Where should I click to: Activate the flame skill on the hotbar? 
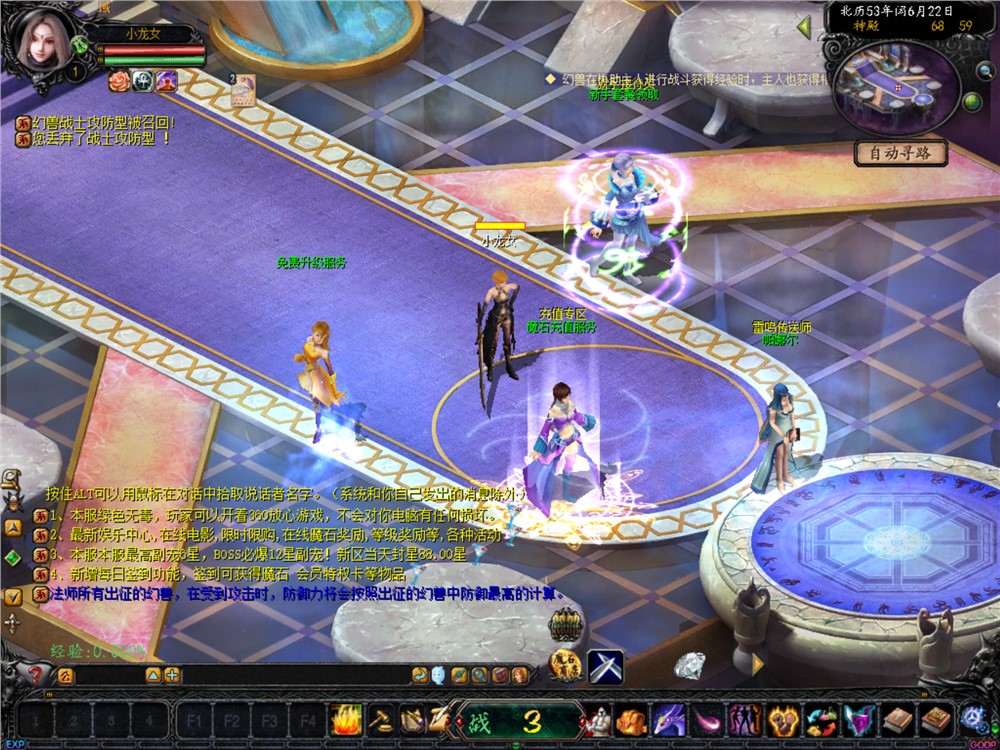(346, 719)
